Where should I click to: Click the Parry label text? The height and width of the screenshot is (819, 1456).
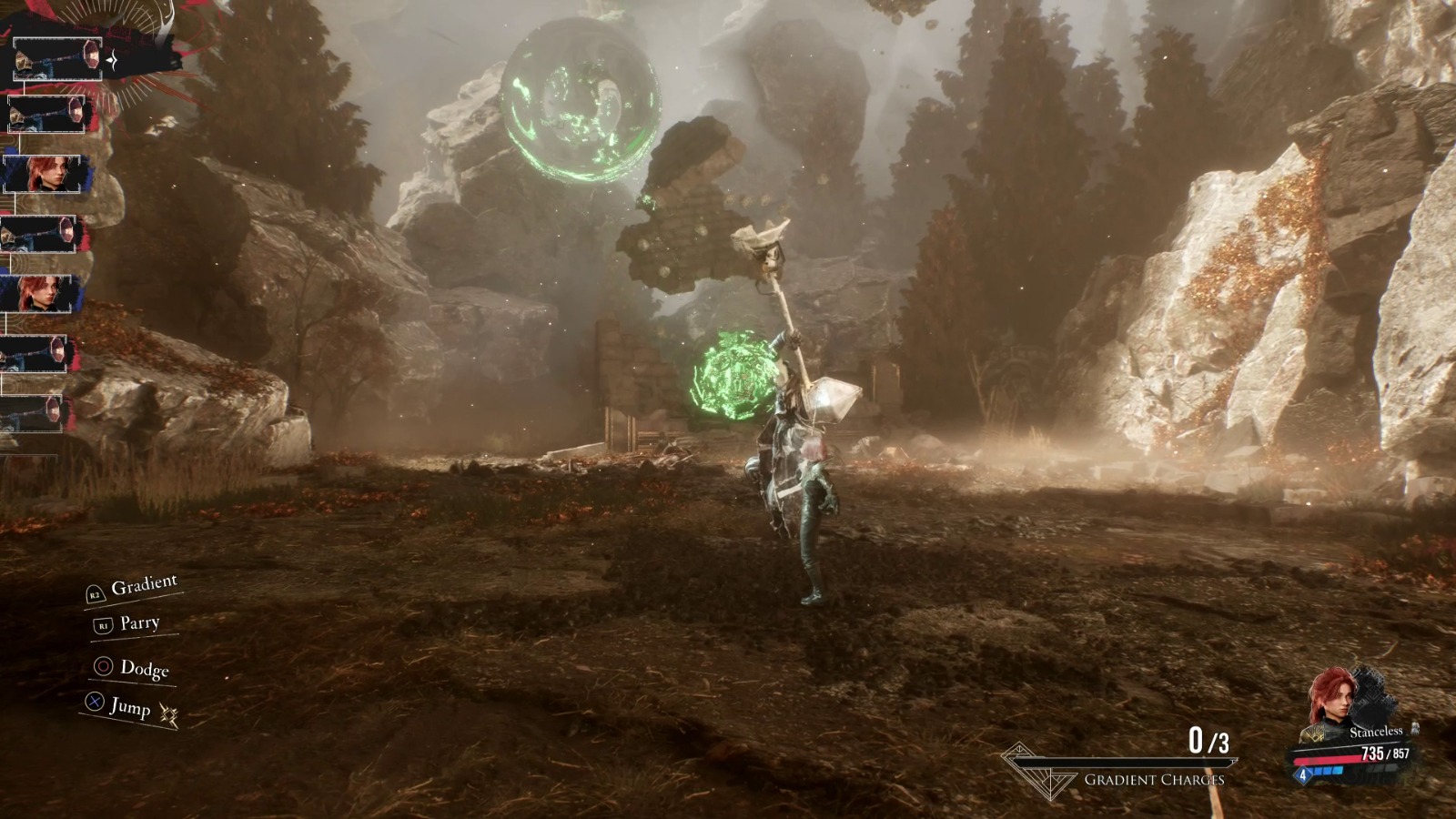coord(140,624)
